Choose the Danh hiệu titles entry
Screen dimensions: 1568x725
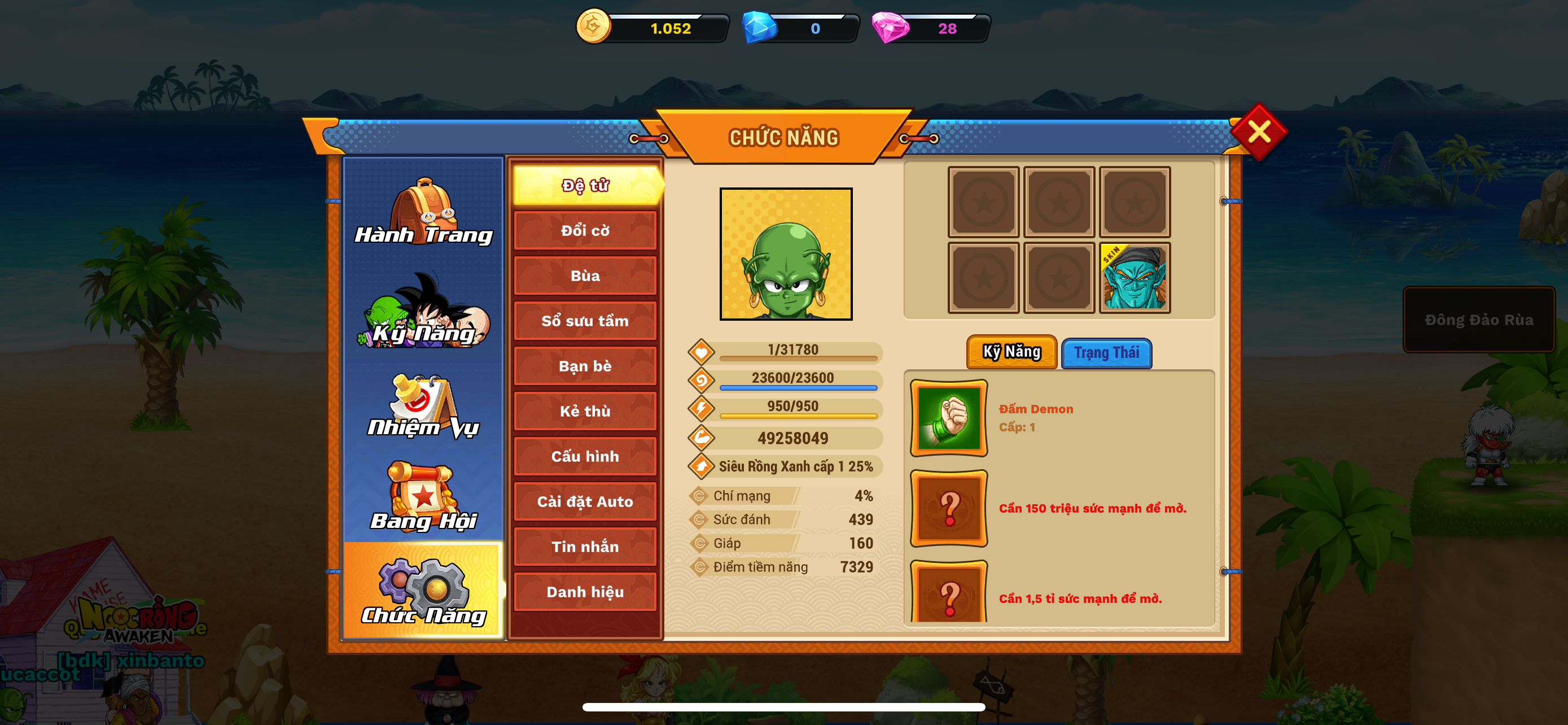(x=585, y=592)
